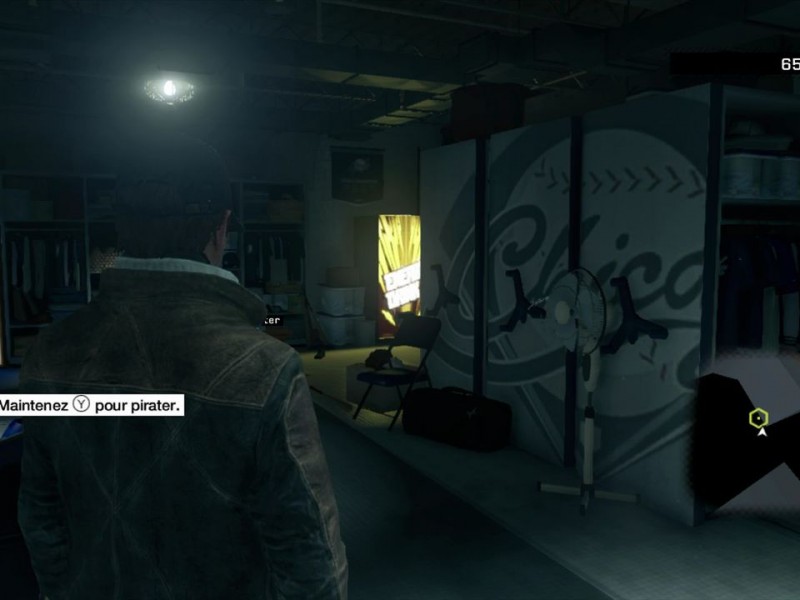Select the green hexagon marker on the minimap
This screenshot has height=600, width=800.
(x=758, y=418)
